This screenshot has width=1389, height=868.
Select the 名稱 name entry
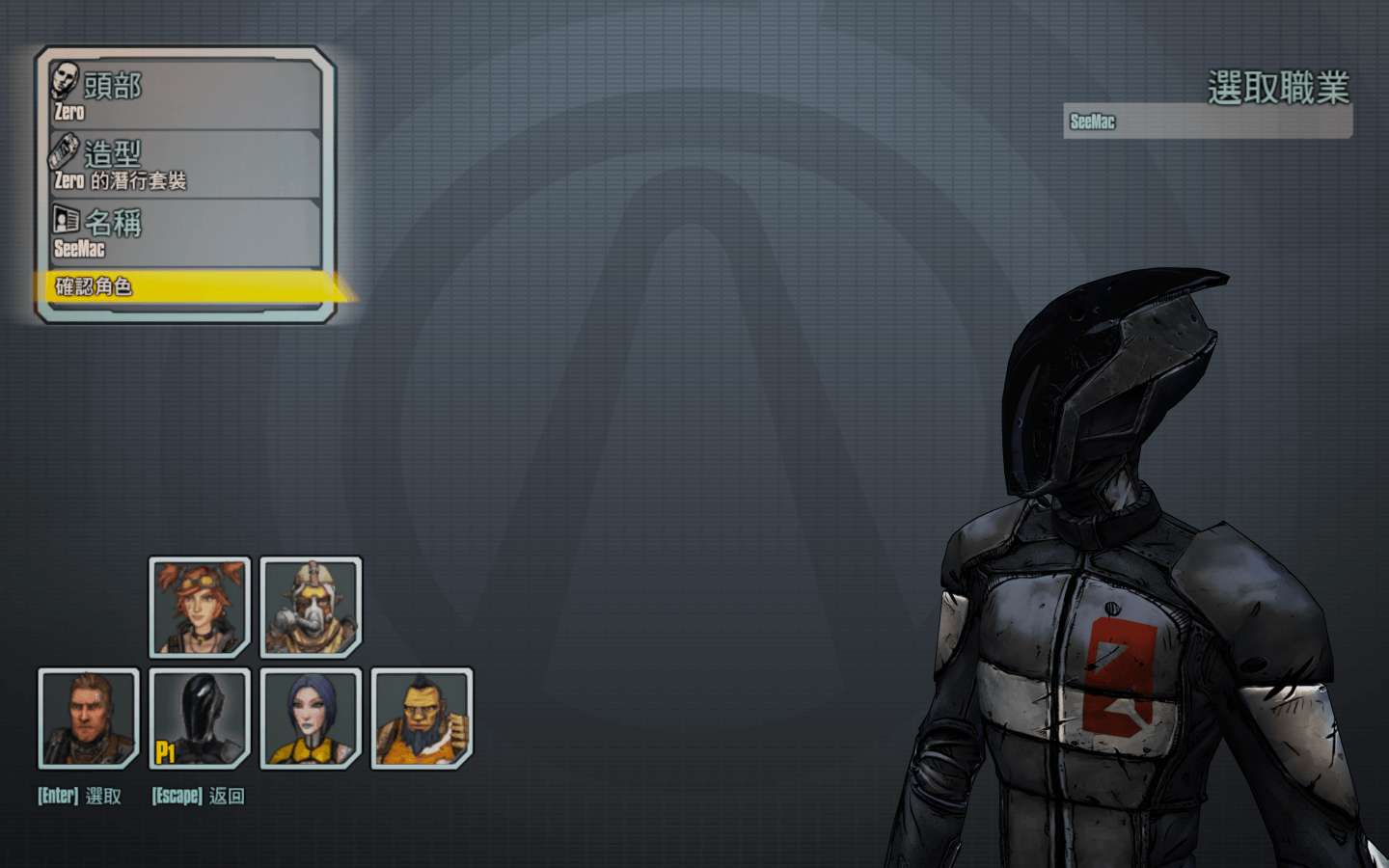pos(183,233)
